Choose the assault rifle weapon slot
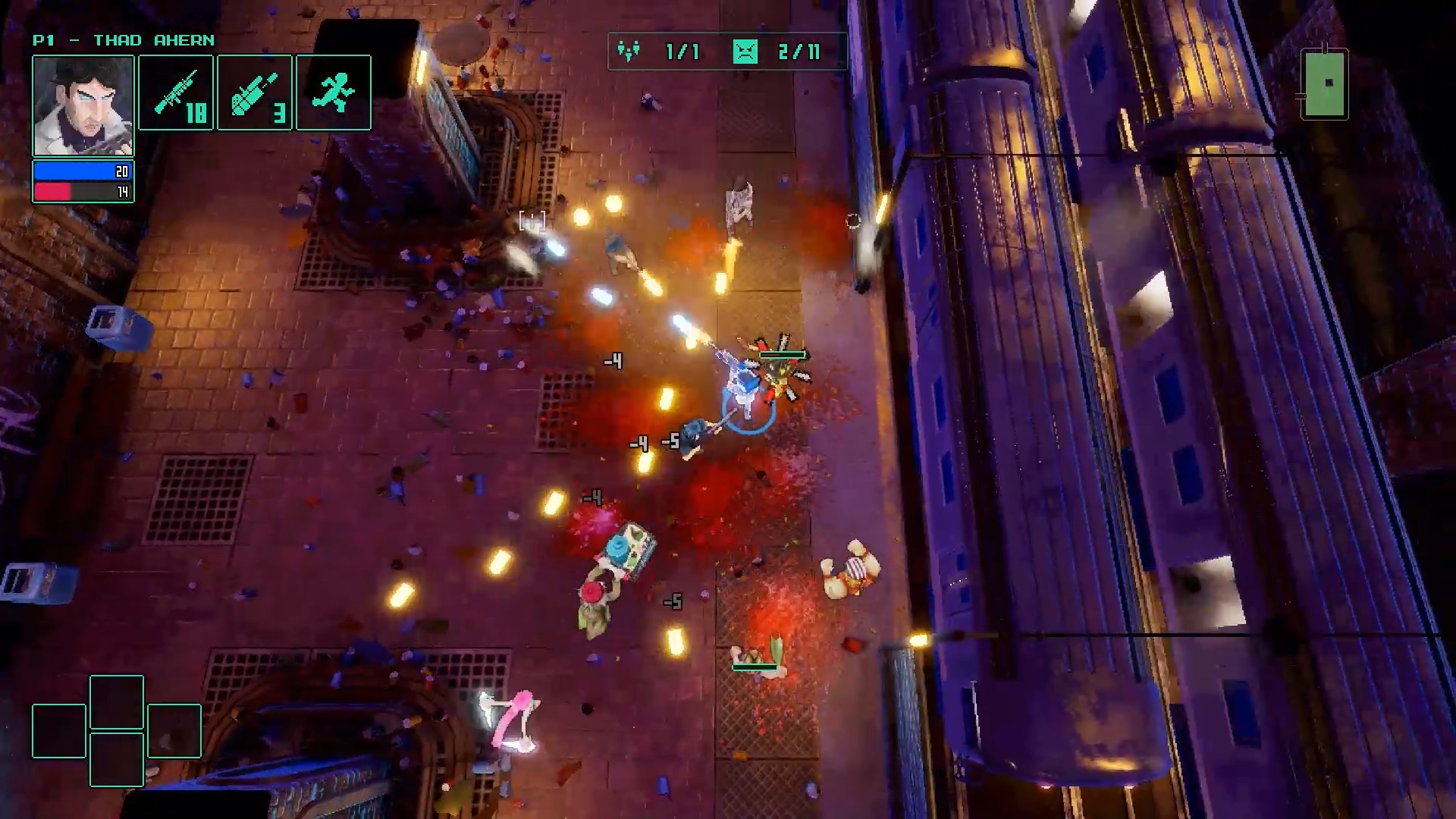 coord(176,93)
